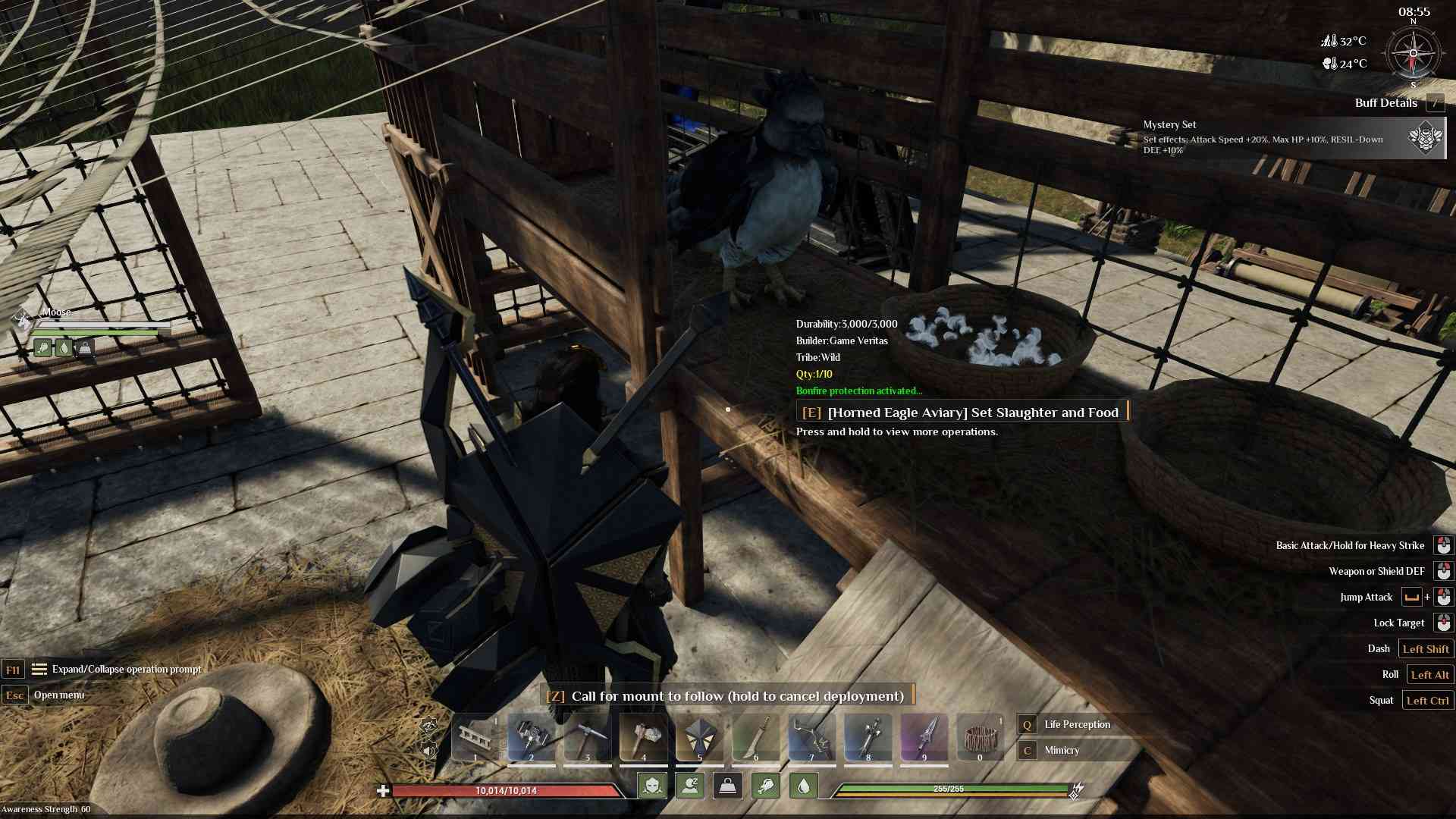Click the meat hunger status icon
The width and height of the screenshot is (1456, 819).
pos(765,786)
